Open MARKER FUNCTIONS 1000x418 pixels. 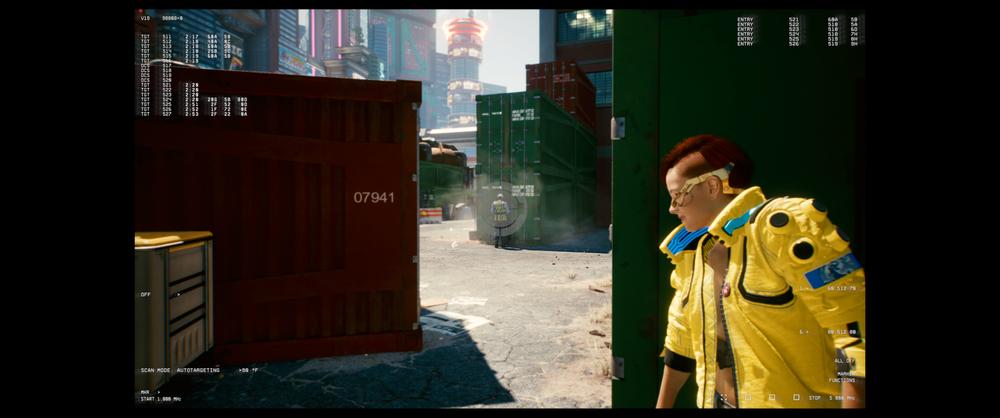pyautogui.click(x=845, y=377)
